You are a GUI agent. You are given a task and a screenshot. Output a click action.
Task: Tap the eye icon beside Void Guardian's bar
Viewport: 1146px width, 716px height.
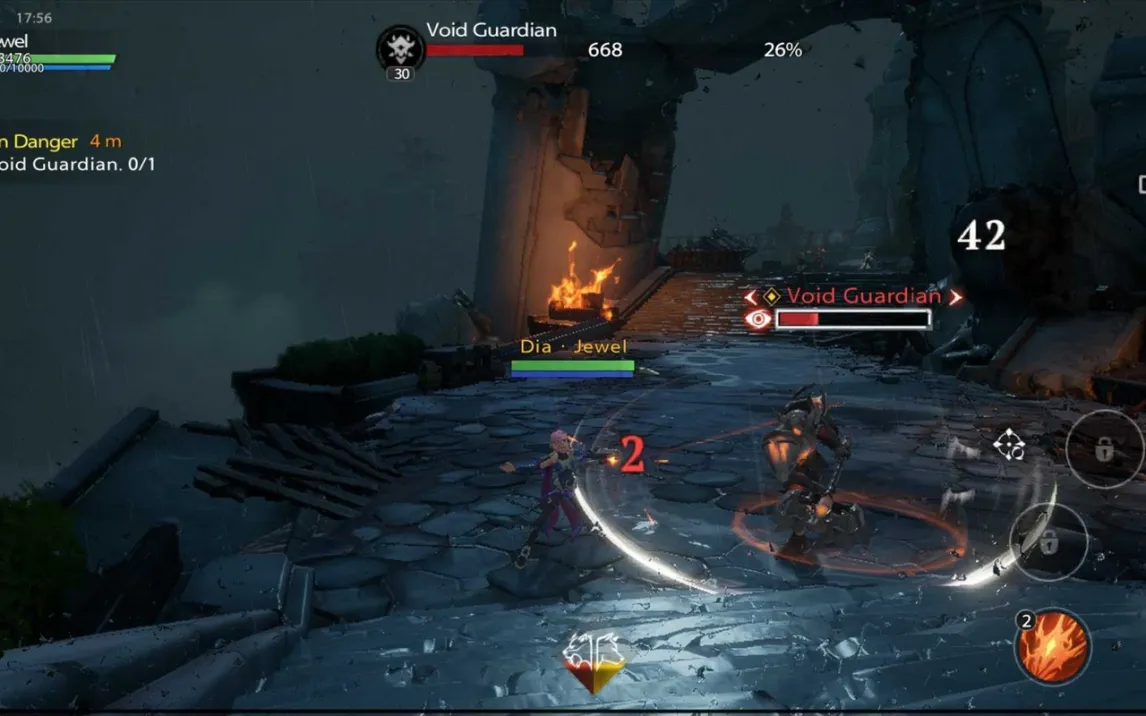759,319
